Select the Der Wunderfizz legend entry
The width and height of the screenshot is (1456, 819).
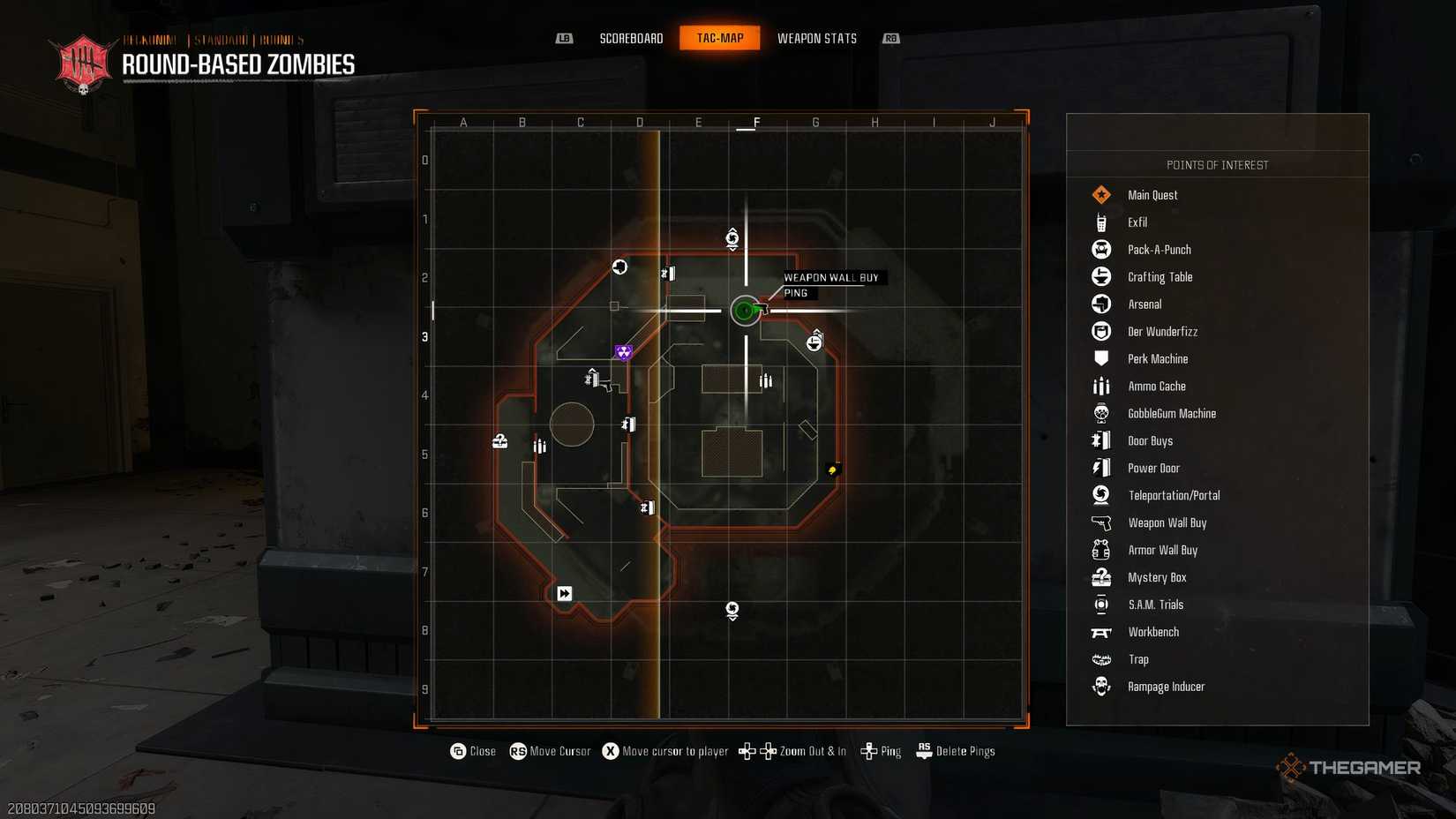(1162, 332)
